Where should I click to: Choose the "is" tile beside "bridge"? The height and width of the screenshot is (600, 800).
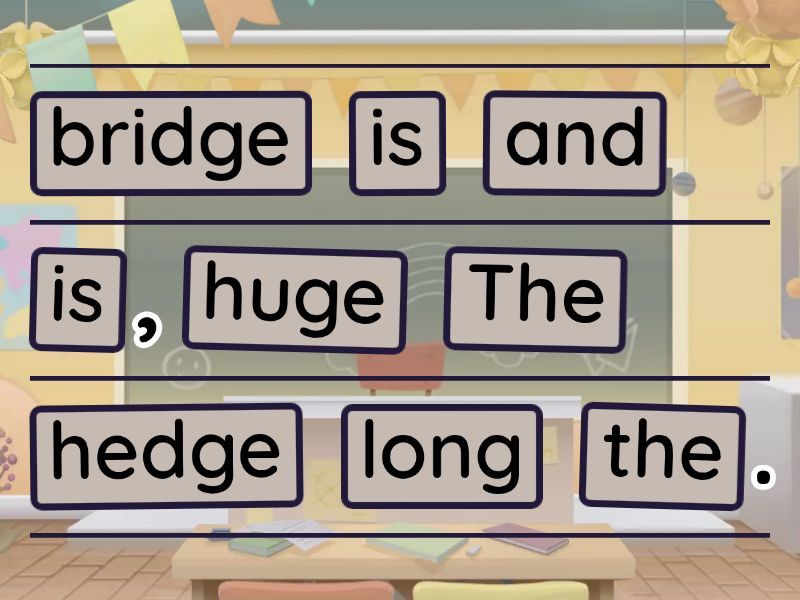(x=397, y=143)
